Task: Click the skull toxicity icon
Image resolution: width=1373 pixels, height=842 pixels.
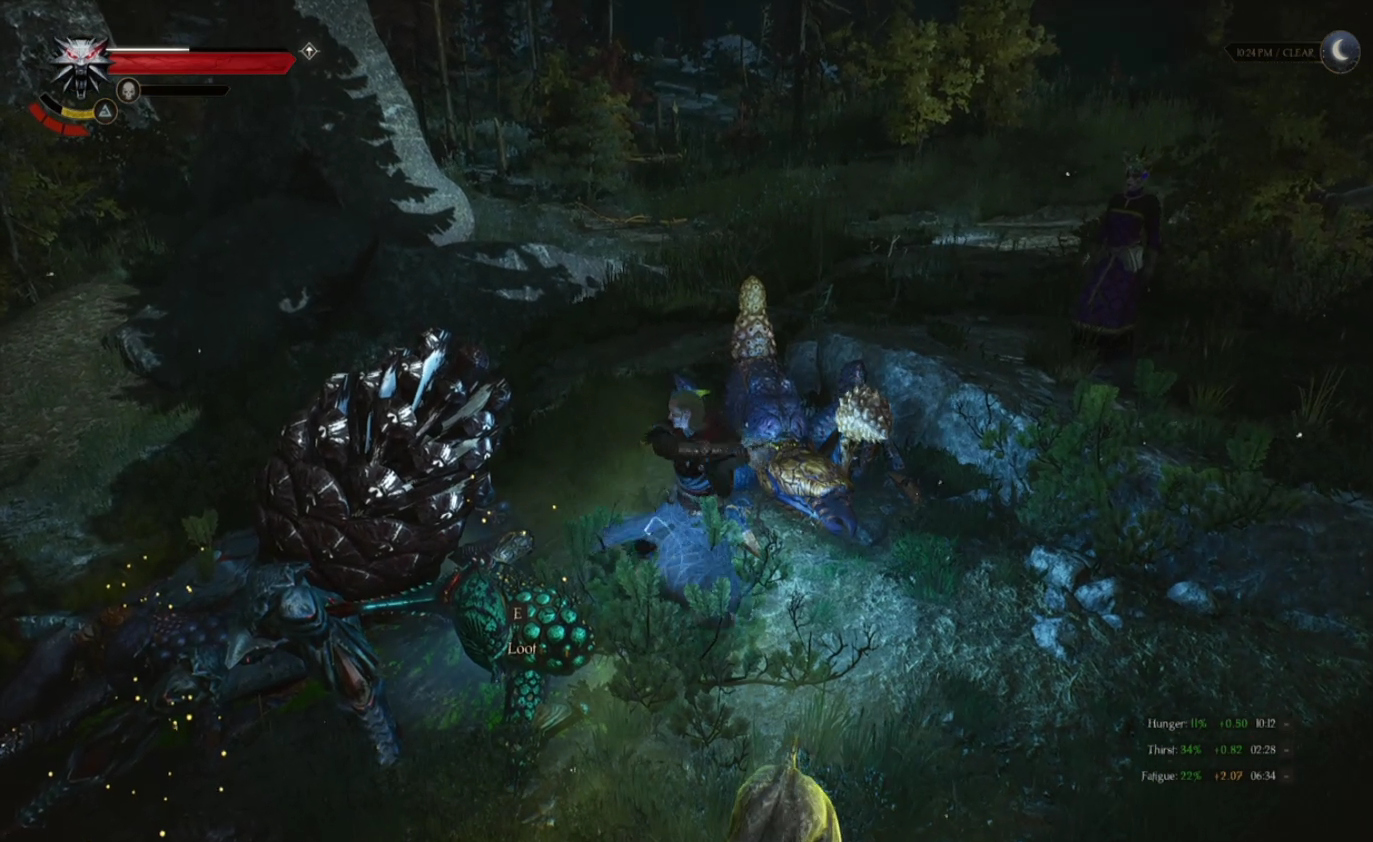Action: coord(128,90)
